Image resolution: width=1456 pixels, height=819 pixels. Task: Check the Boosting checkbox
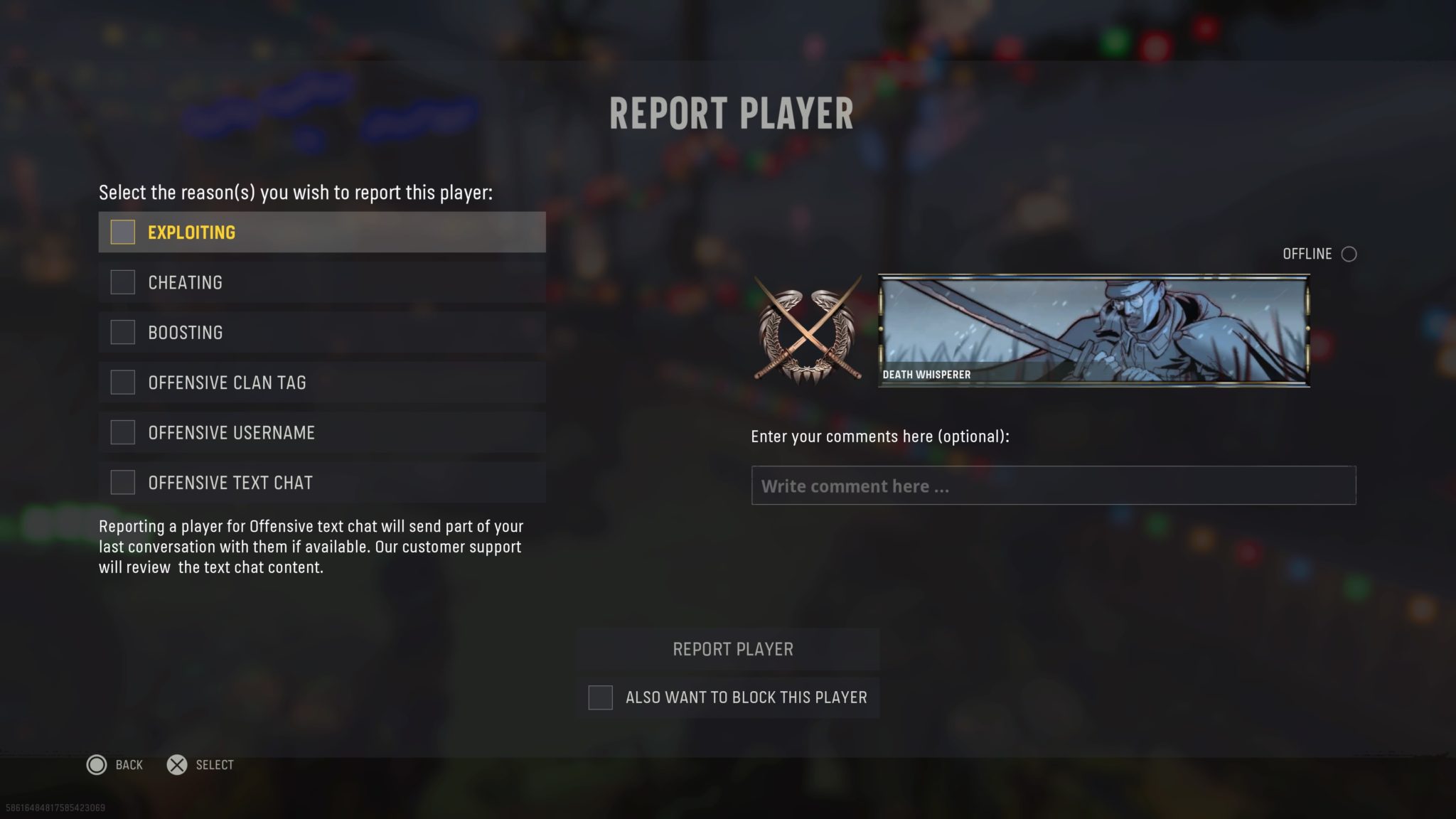point(122,332)
